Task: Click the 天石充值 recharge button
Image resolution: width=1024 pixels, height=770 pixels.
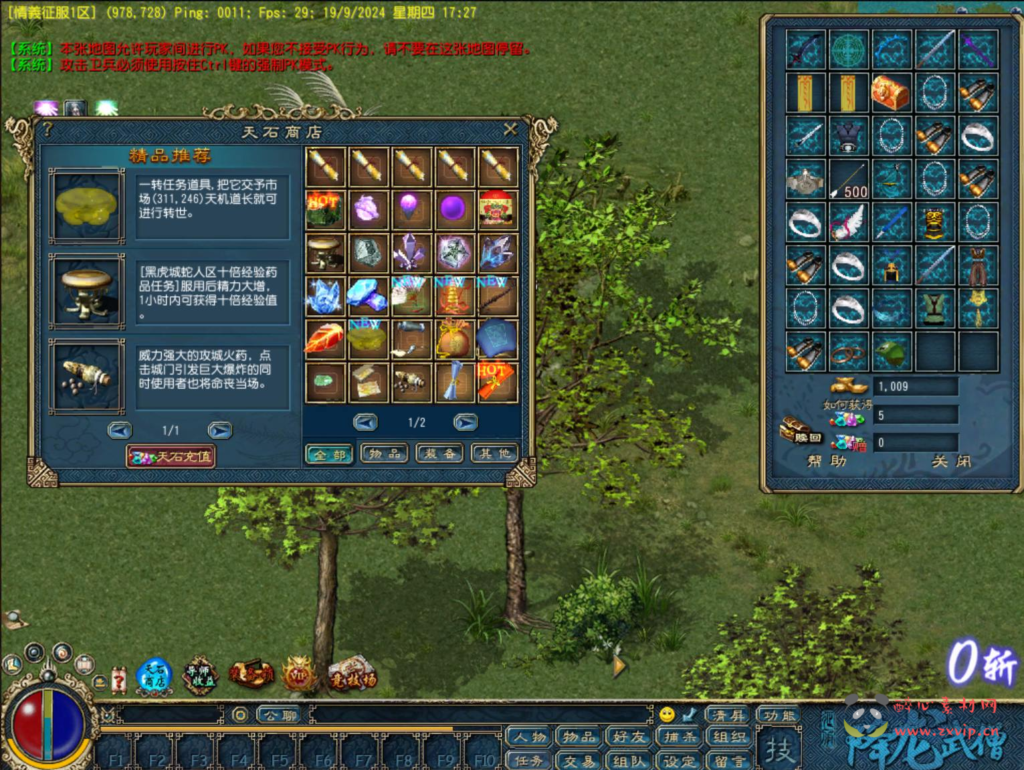Action: [x=171, y=456]
